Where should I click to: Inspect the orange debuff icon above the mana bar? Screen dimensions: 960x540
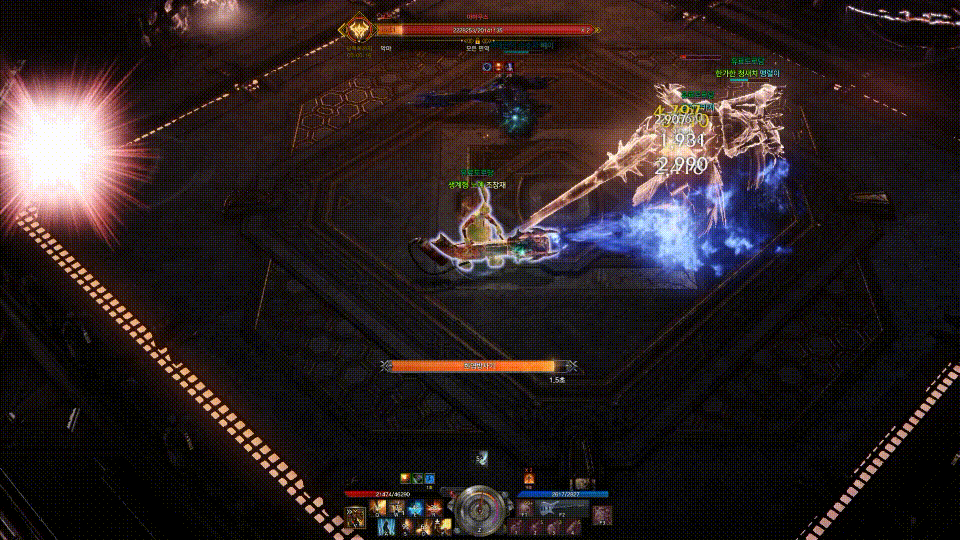(x=529, y=479)
